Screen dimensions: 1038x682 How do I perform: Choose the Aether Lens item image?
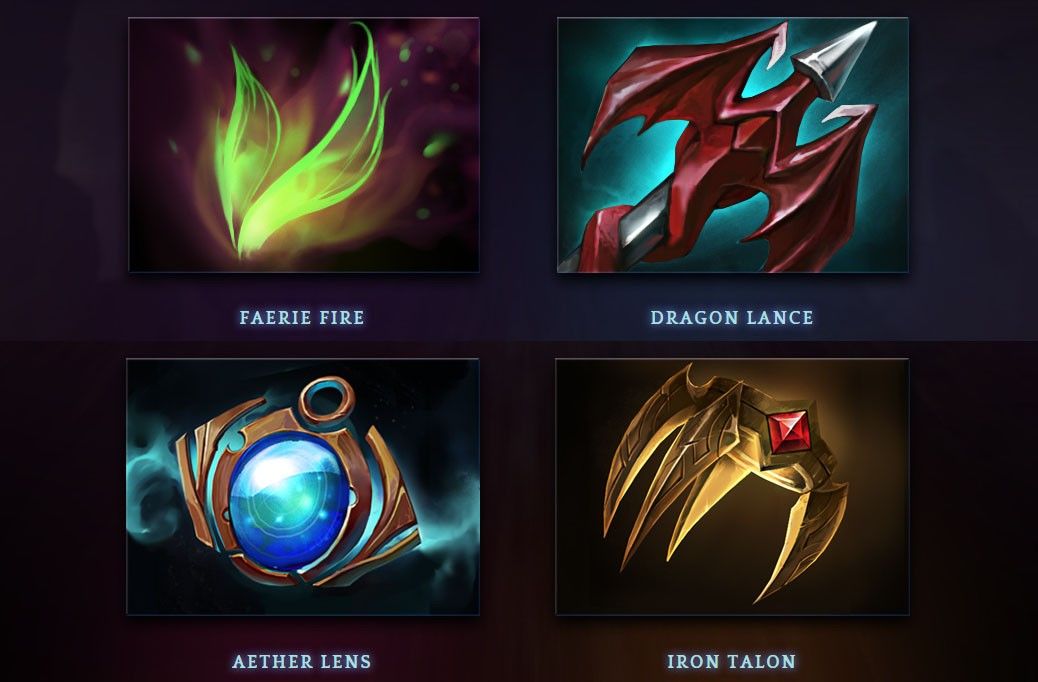(303, 487)
